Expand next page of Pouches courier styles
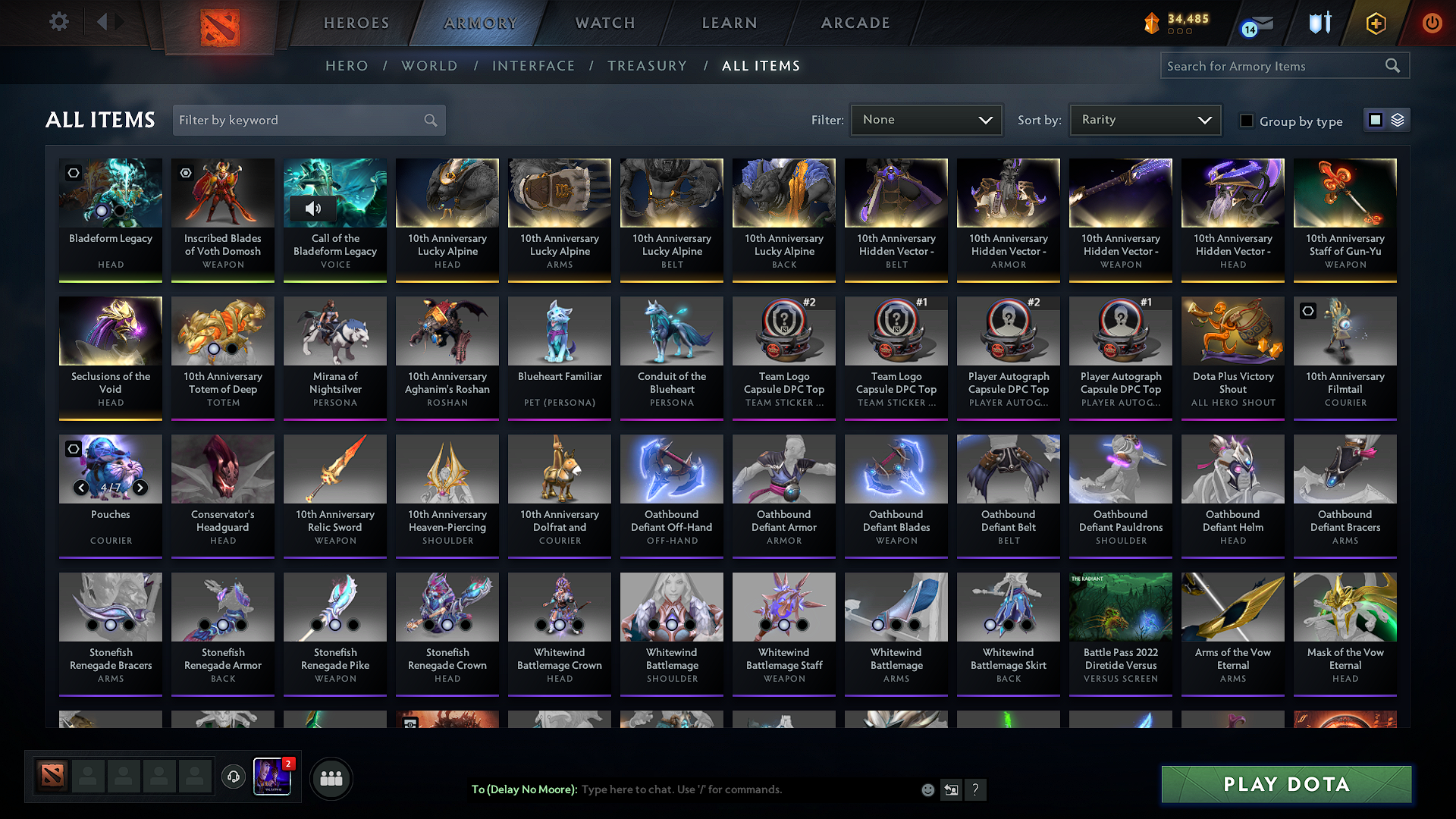The height and width of the screenshot is (819, 1456). 140,488
